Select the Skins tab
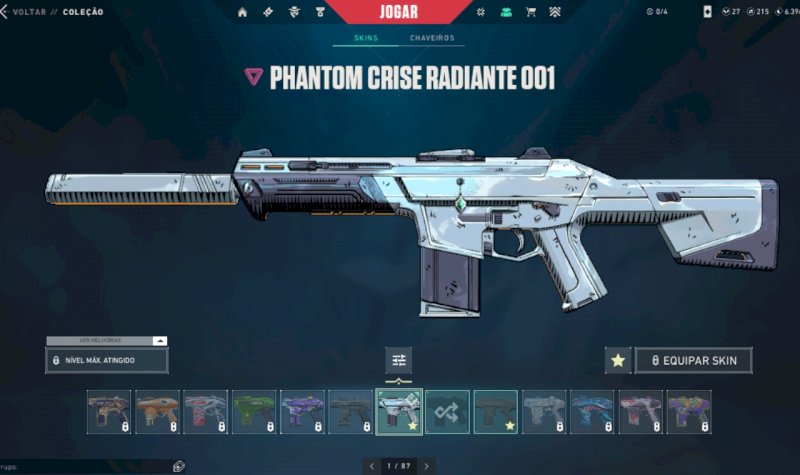The height and width of the screenshot is (475, 800). click(x=365, y=38)
